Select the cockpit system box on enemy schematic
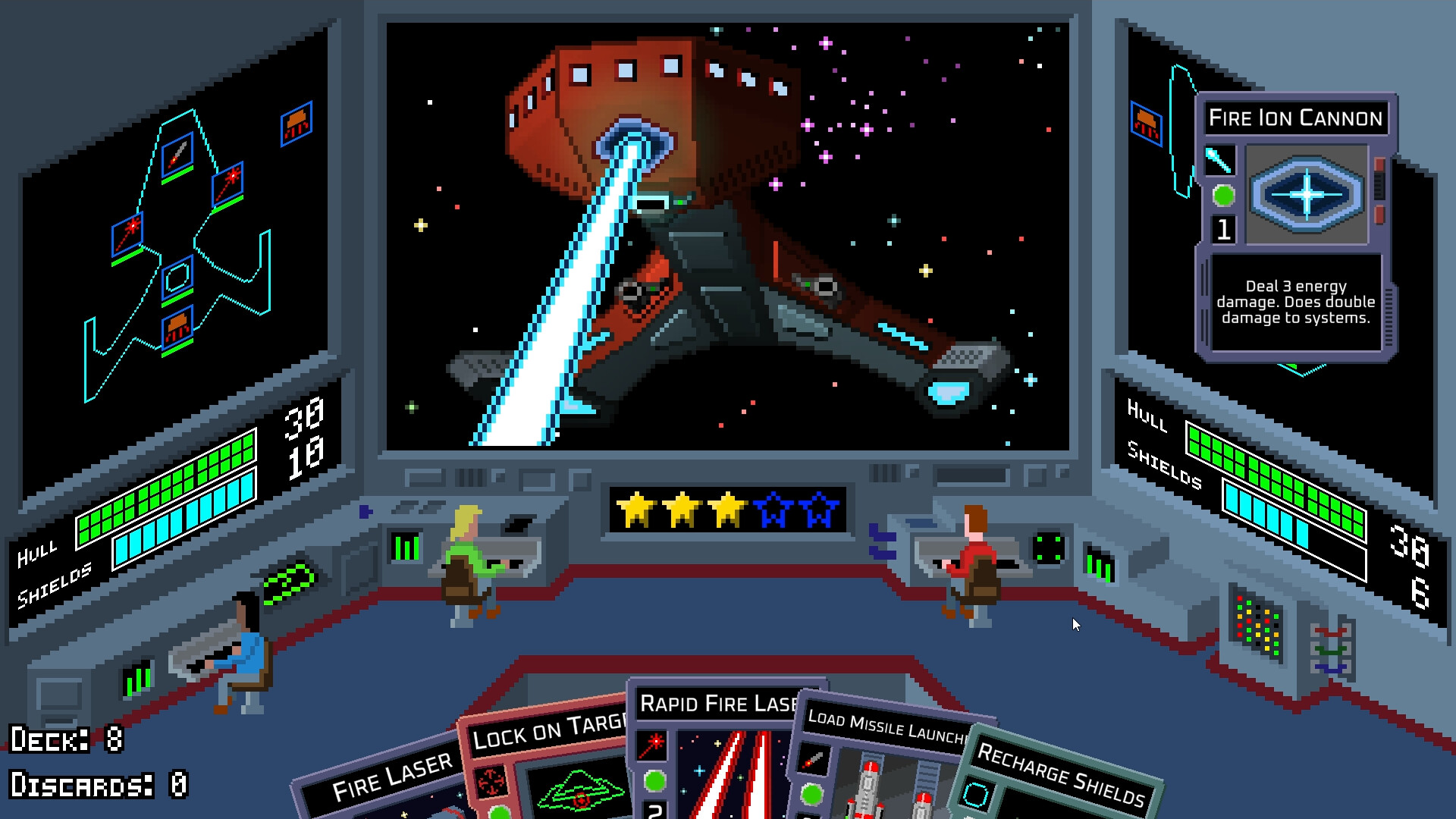 [x=178, y=277]
